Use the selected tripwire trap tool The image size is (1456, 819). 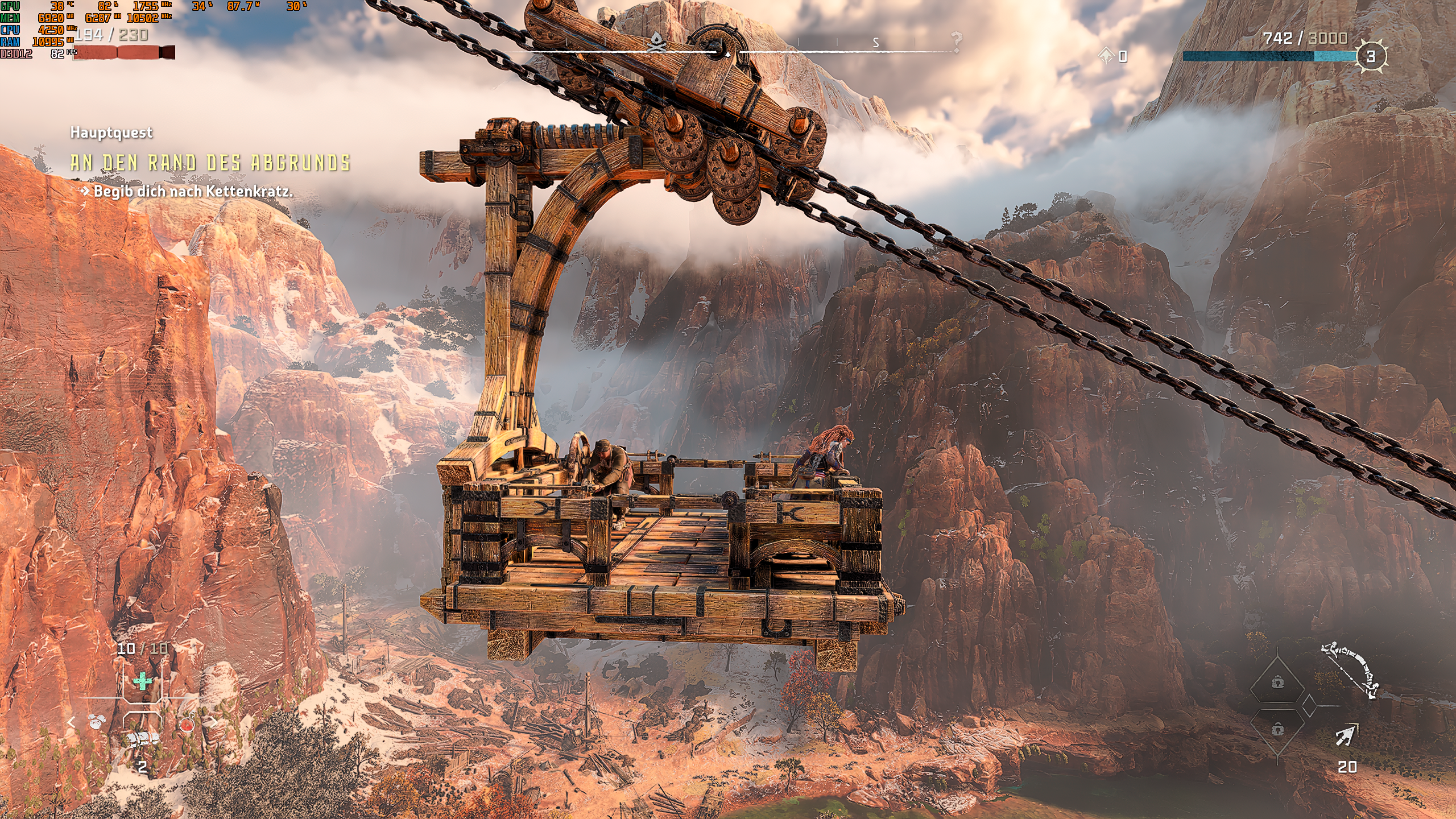click(x=142, y=739)
